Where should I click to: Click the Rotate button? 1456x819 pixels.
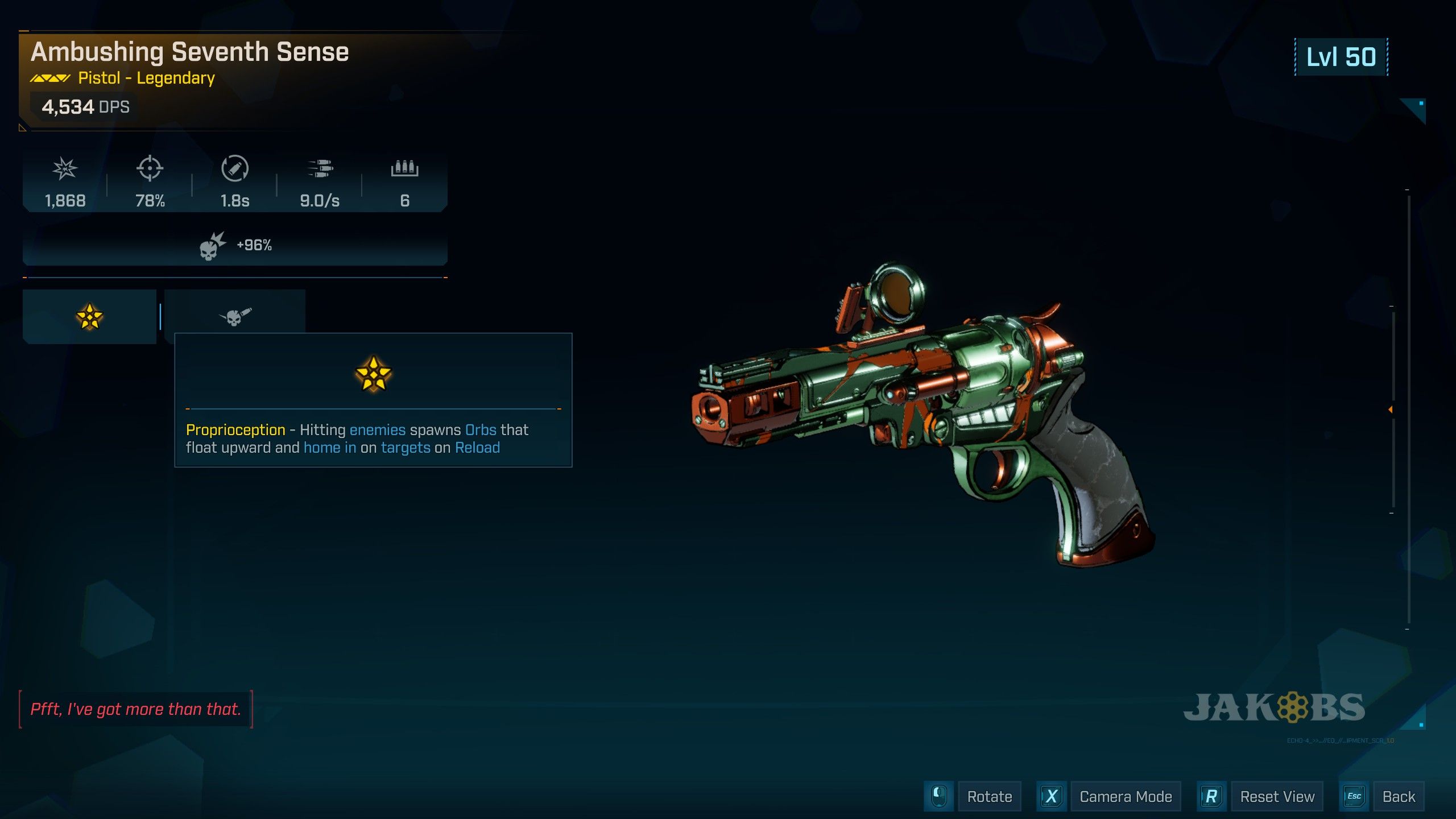[989, 796]
